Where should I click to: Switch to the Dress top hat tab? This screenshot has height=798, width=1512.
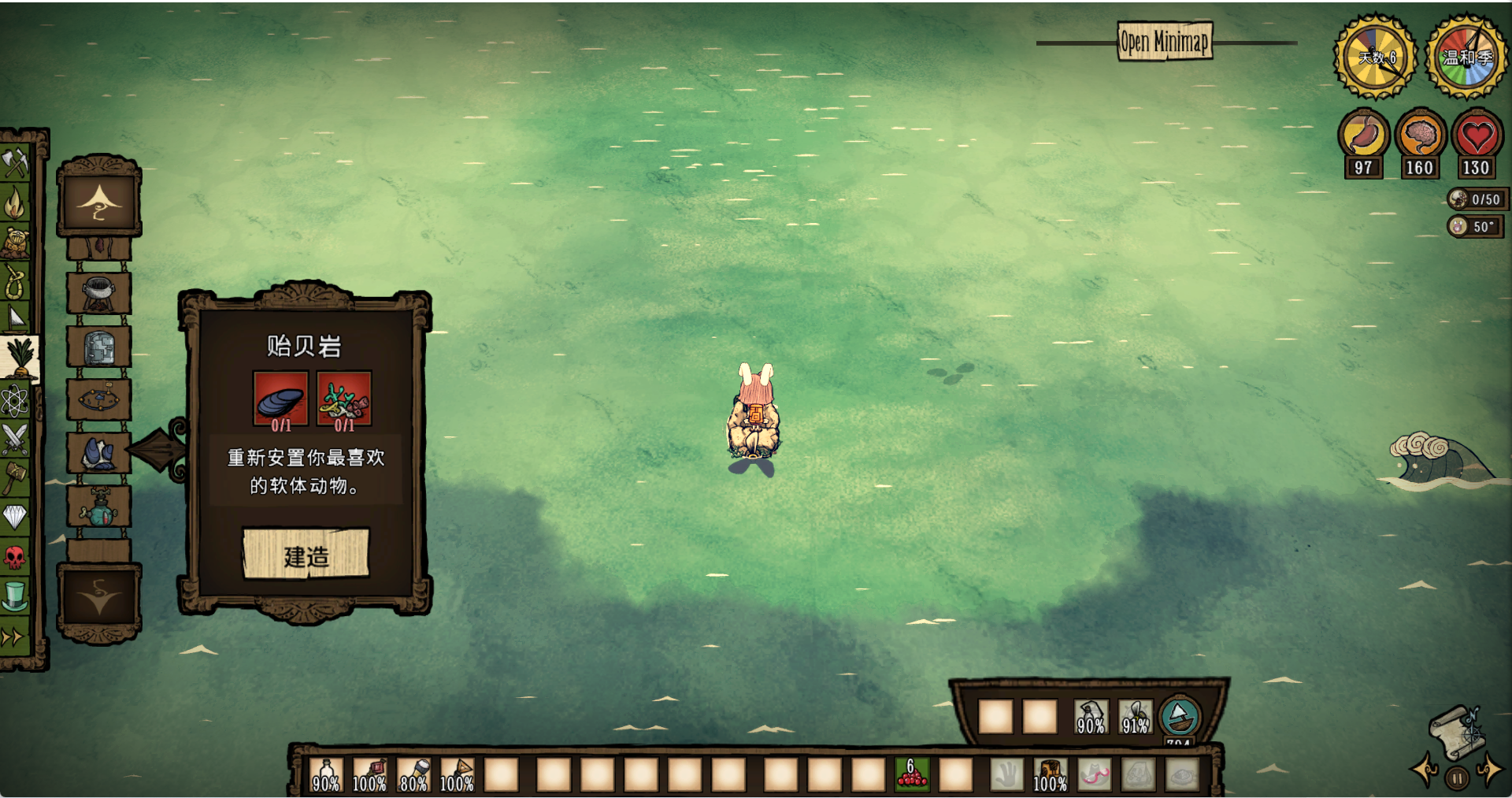pos(15,596)
